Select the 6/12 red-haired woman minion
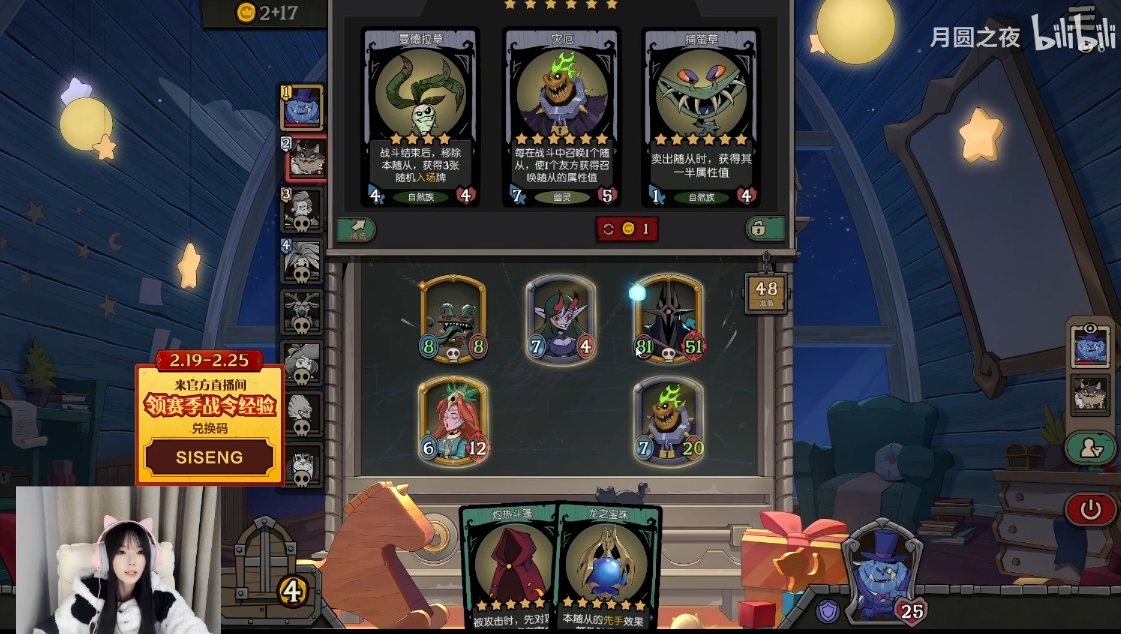This screenshot has height=634, width=1121. pos(453,419)
